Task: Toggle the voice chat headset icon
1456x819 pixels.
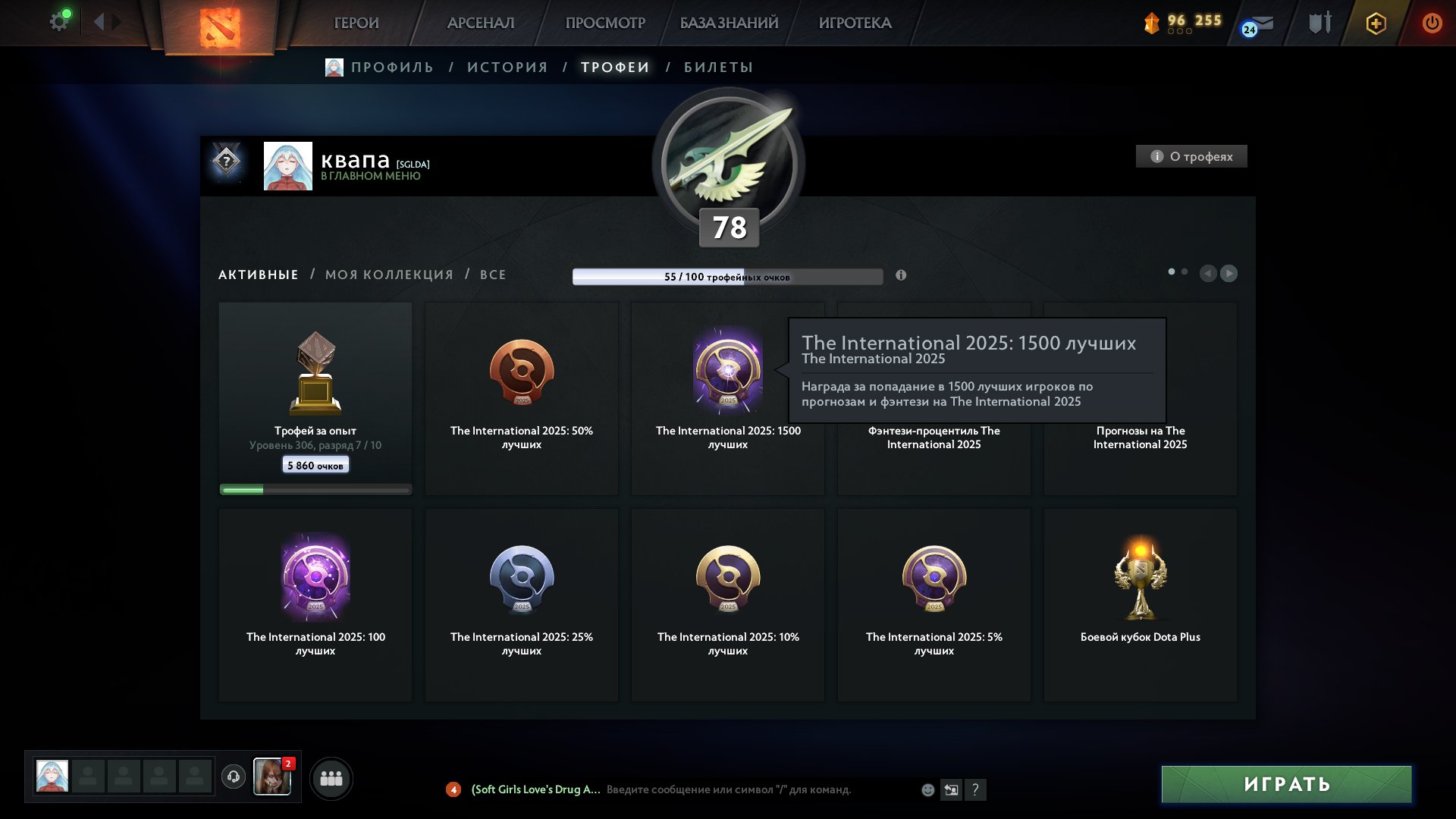Action: point(233,777)
